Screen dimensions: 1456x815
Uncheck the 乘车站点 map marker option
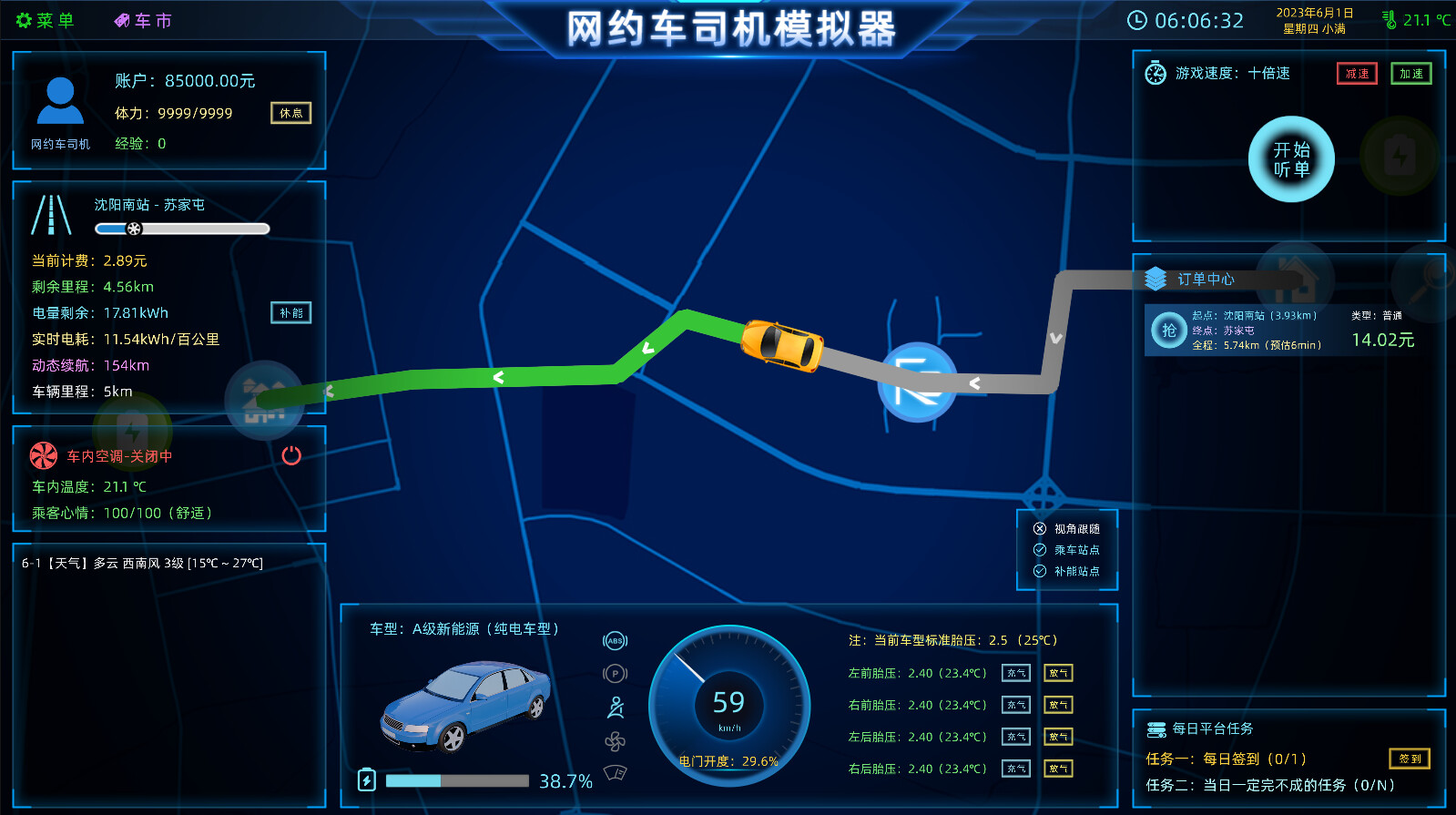[1039, 549]
